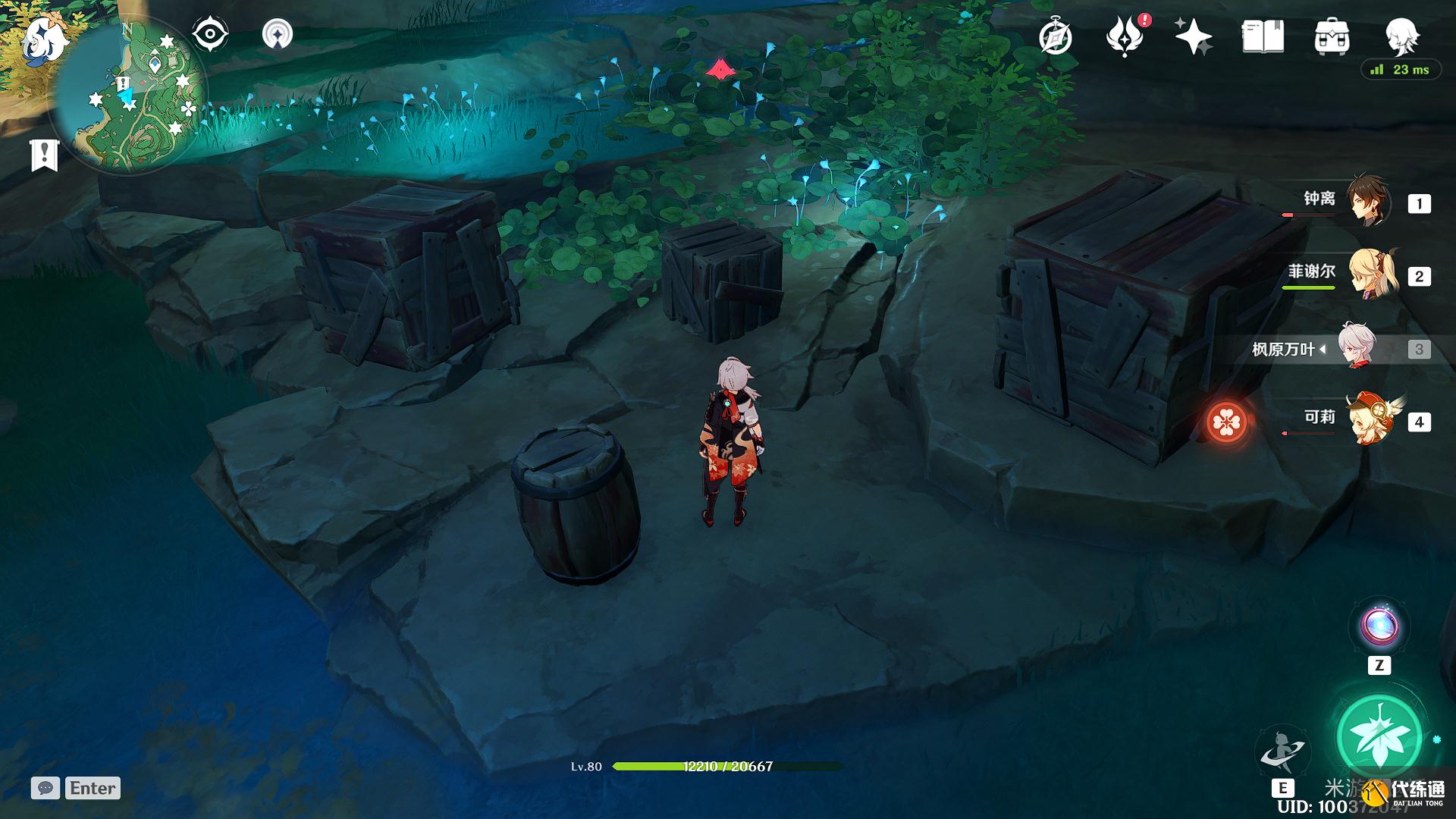The image size is (1456, 819).
Task: Open the wireless signal icon beside minimap
Action: pyautogui.click(x=278, y=35)
